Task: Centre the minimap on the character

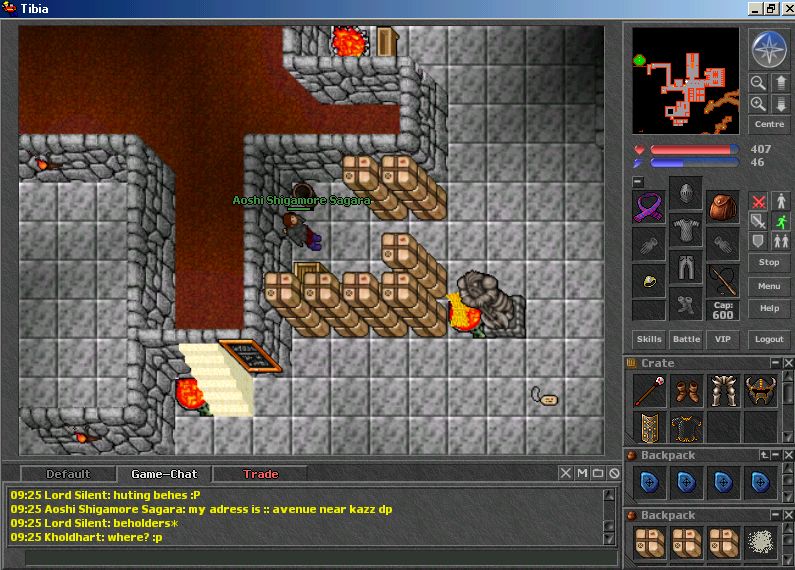Action: tap(769, 124)
